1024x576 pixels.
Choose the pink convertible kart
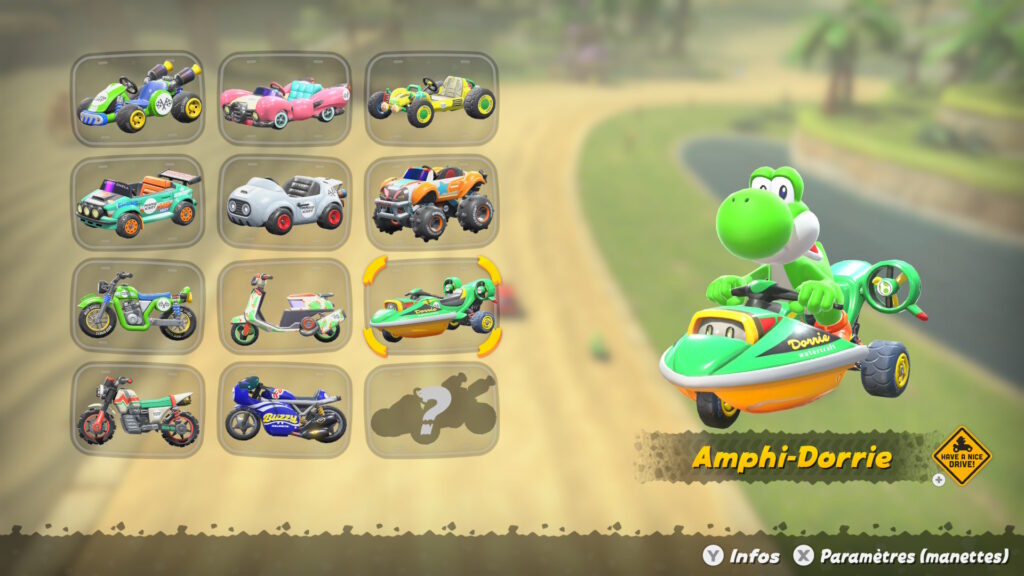pos(285,99)
